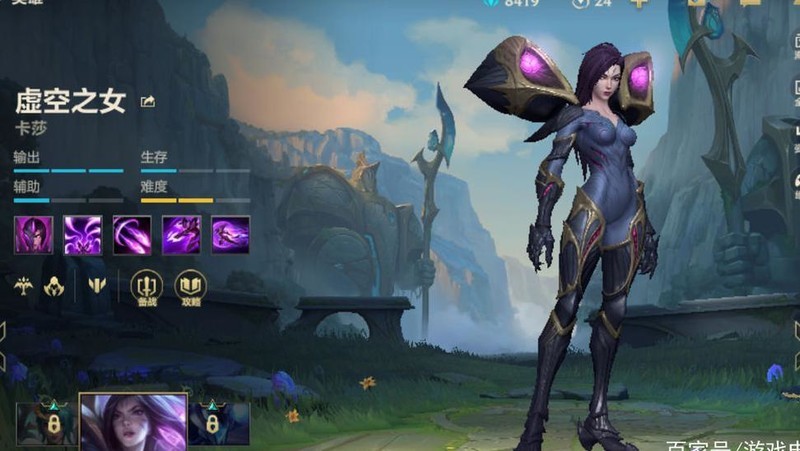Show the Icathian Rain missile swarm ability
The width and height of the screenshot is (800, 451).
coord(82,234)
